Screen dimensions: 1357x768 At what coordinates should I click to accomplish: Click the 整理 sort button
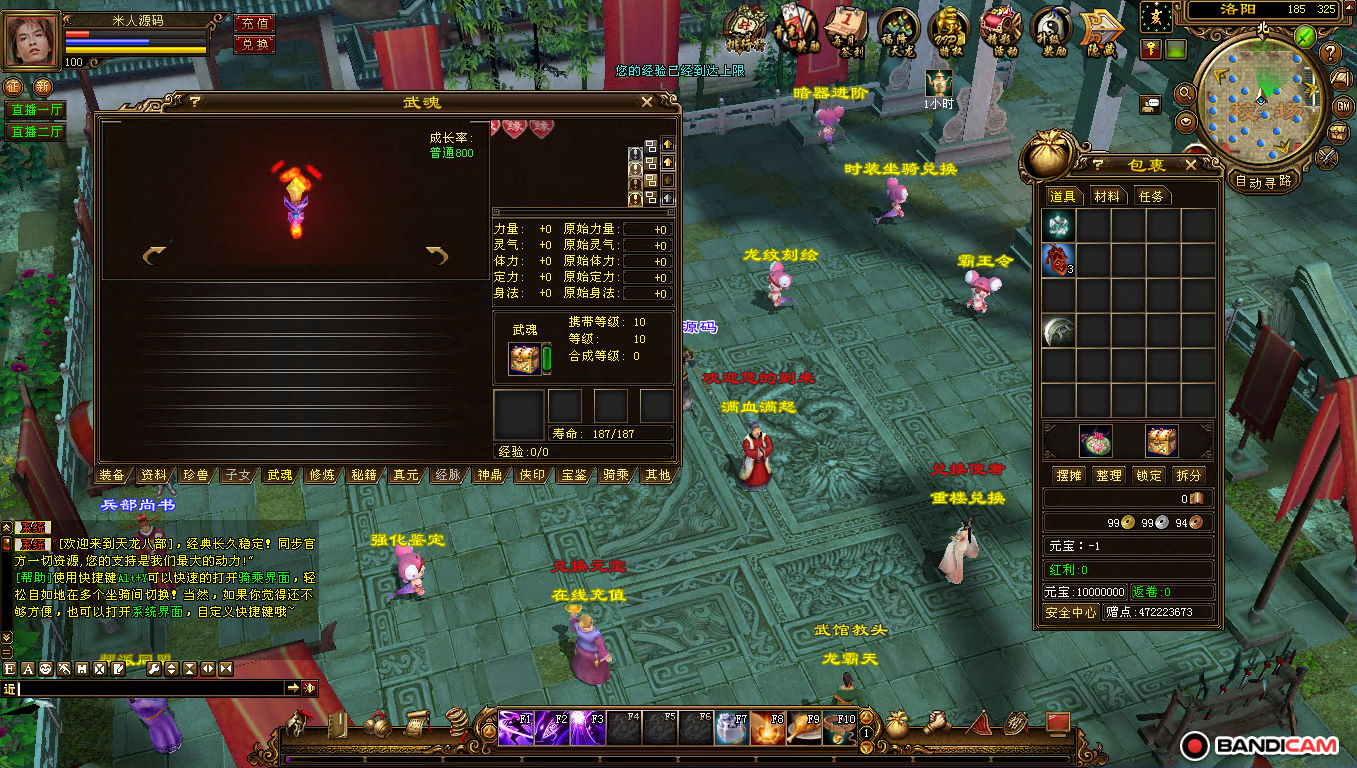tap(1108, 475)
